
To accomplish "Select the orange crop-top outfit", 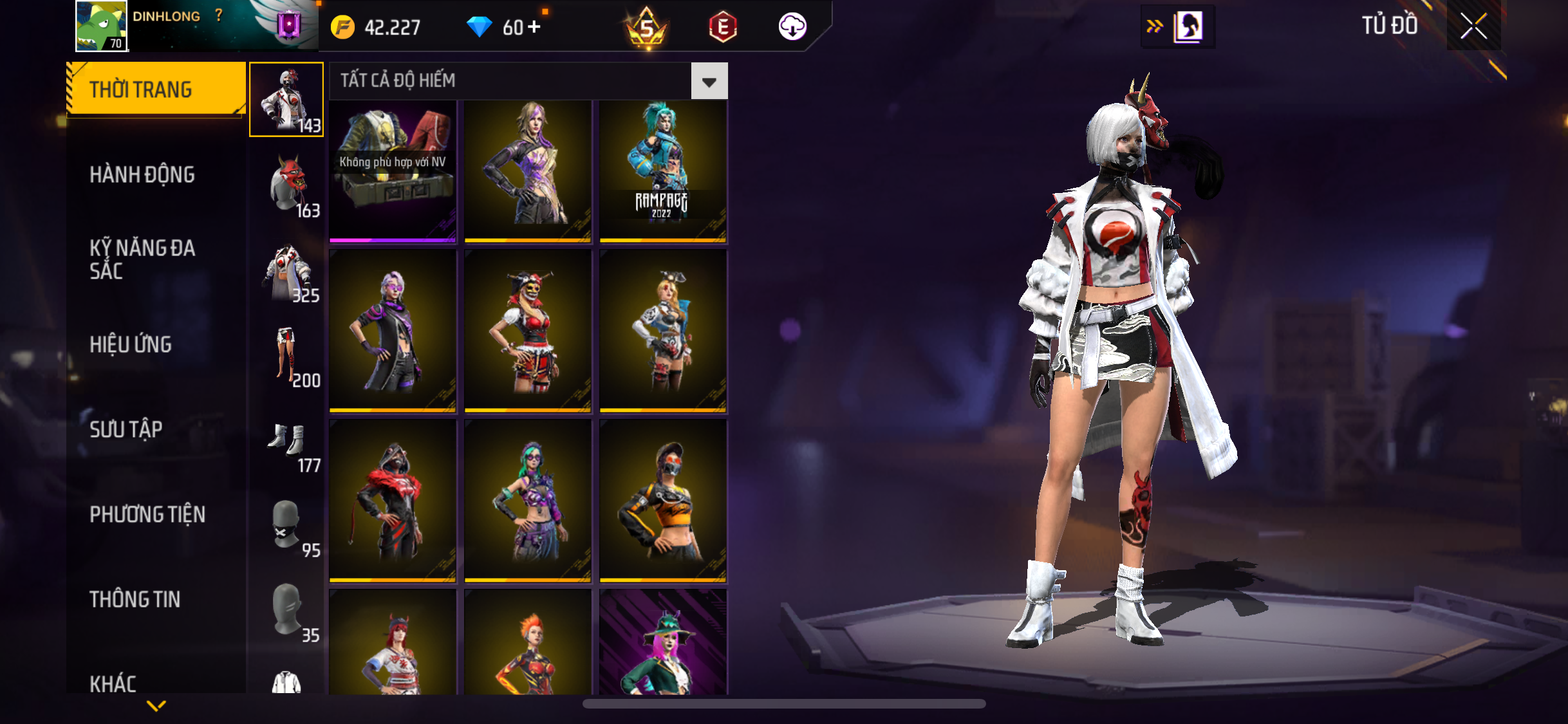I will [x=663, y=501].
